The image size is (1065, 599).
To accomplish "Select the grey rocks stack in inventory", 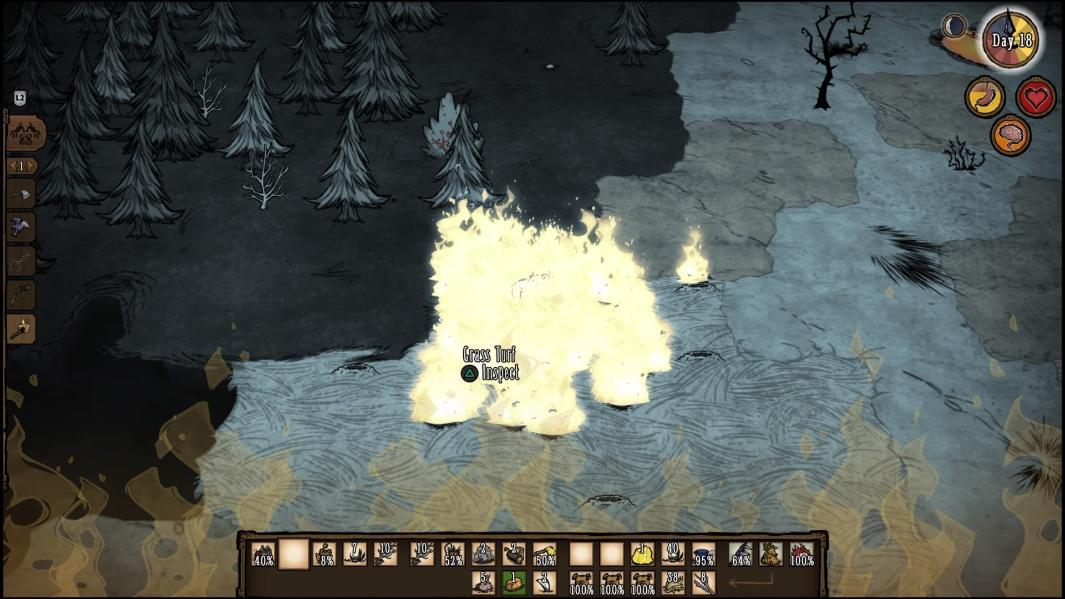I will coord(483,553).
